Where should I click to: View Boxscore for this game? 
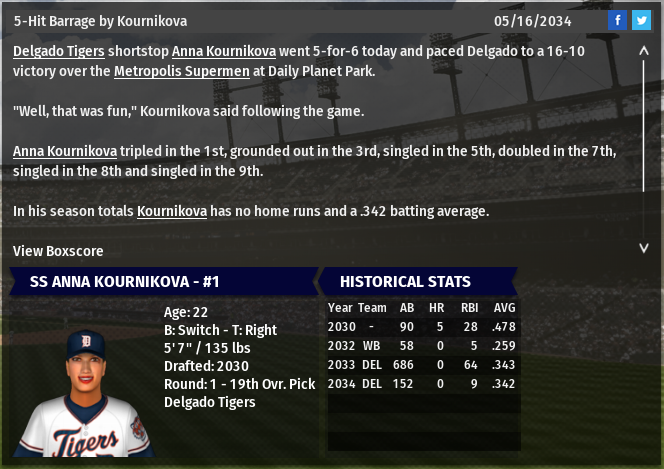pos(58,251)
